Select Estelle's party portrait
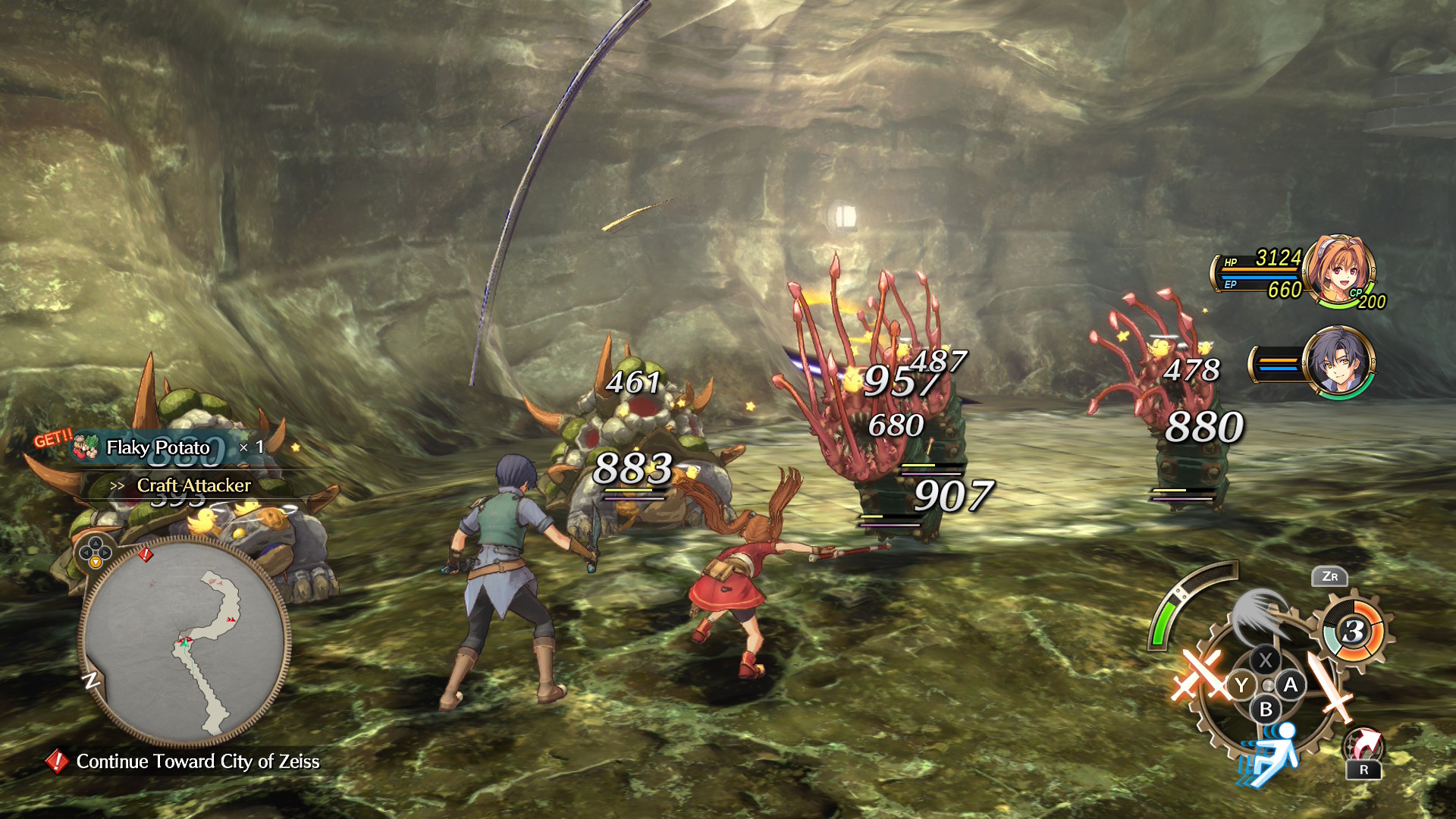Image resolution: width=1456 pixels, height=819 pixels. [1338, 271]
